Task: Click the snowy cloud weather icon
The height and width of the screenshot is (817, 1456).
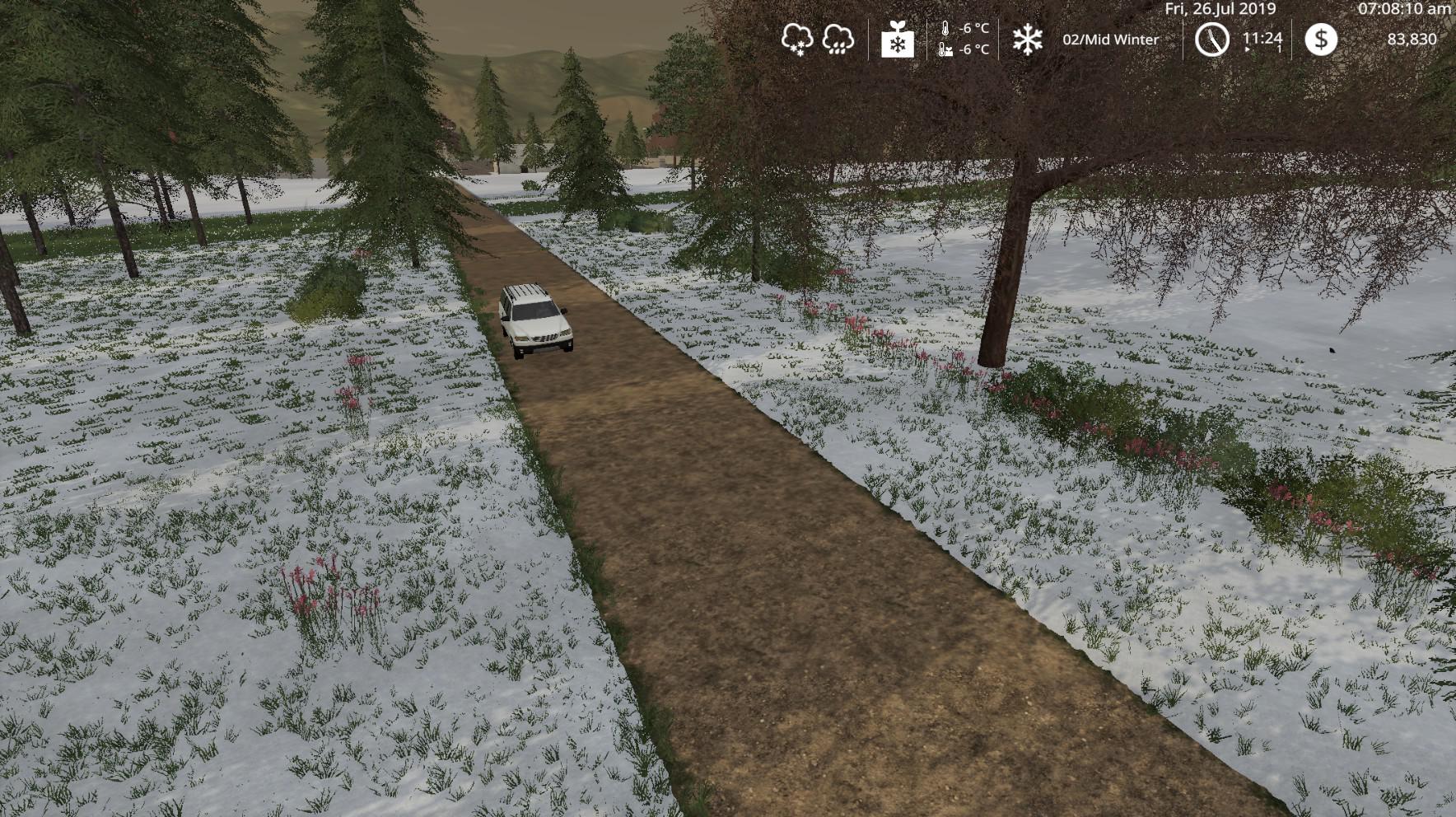Action: click(x=797, y=39)
